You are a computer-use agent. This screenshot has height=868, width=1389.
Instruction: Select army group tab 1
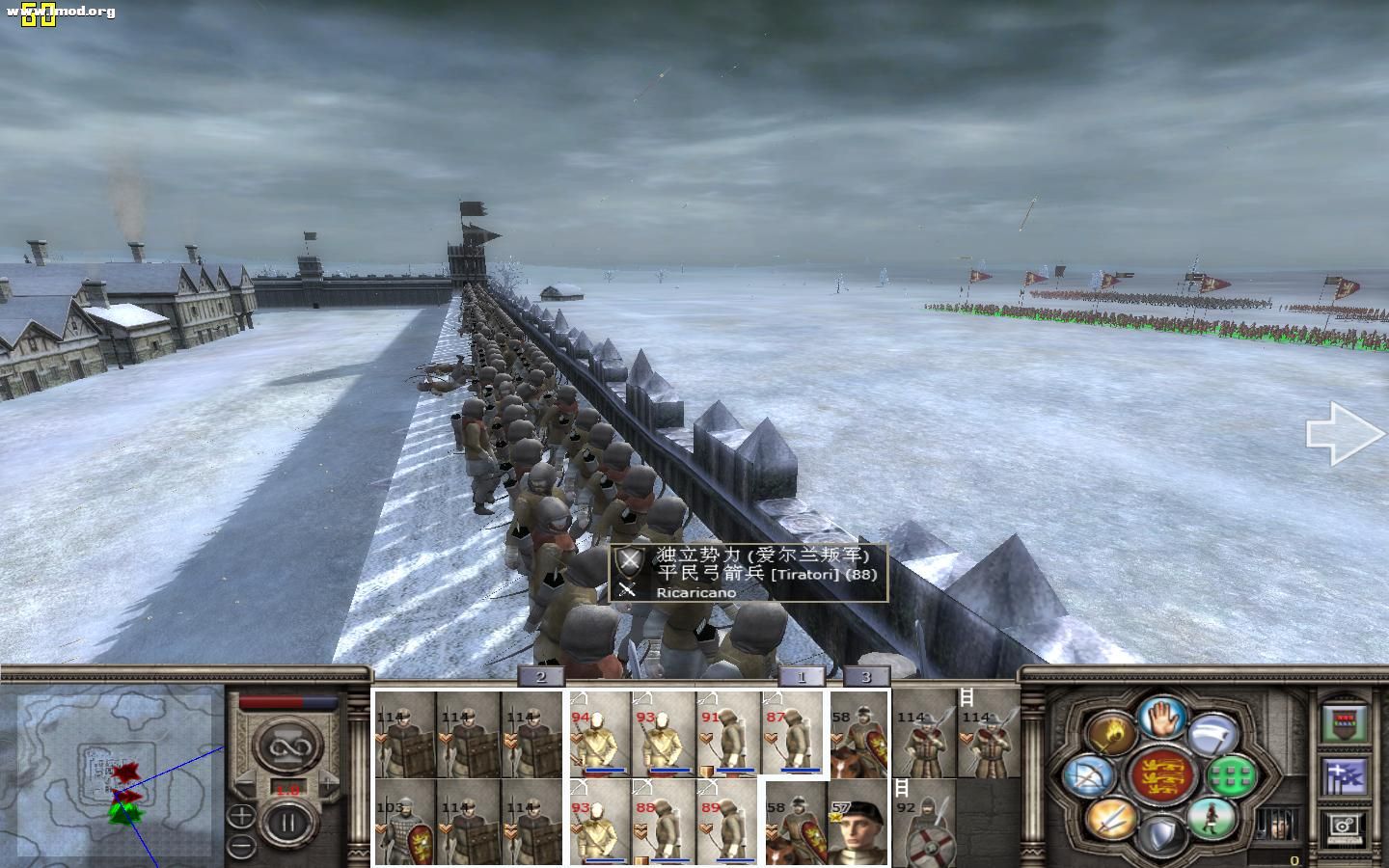click(802, 676)
